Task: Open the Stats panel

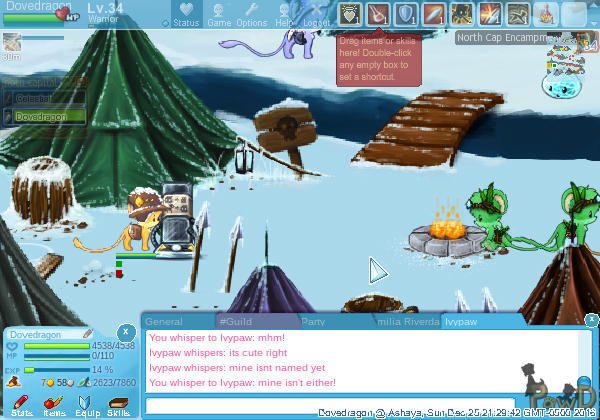Action: click(x=22, y=405)
